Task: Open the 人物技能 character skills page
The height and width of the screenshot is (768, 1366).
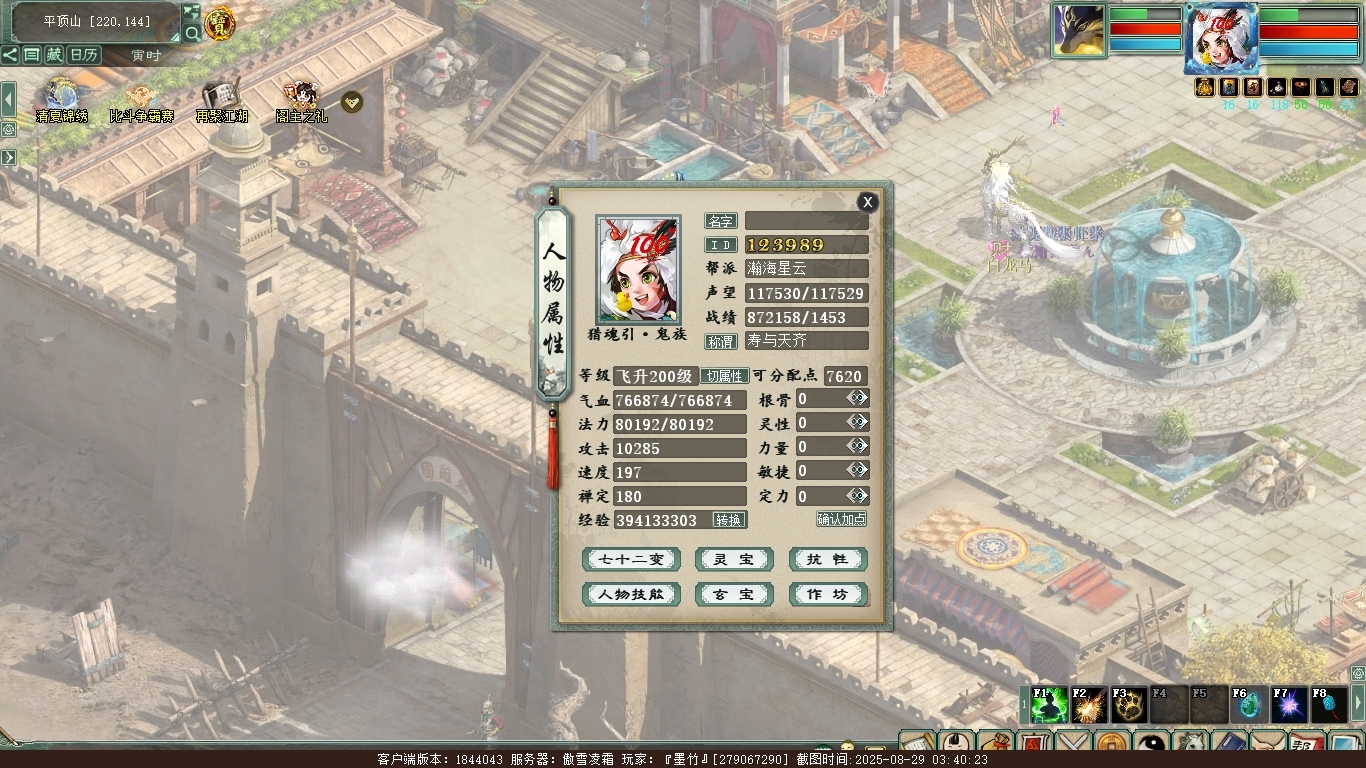Action: tap(631, 595)
